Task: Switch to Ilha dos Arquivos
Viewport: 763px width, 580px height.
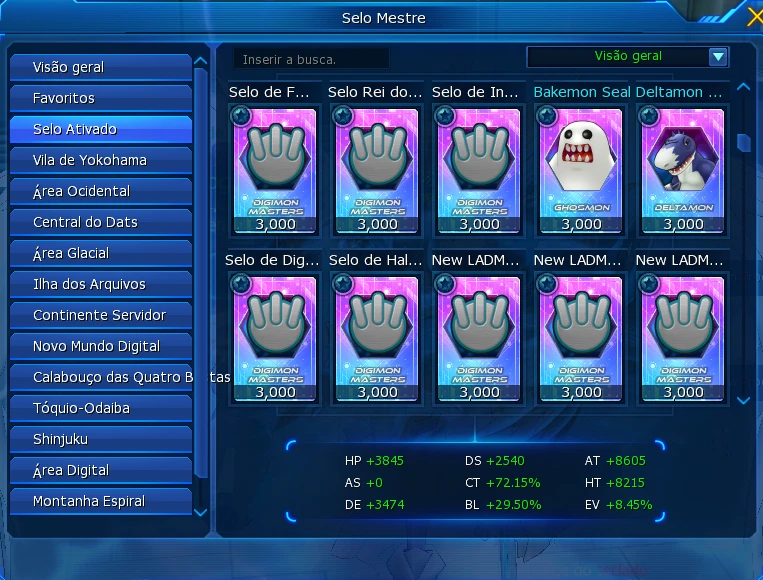Action: click(100, 284)
